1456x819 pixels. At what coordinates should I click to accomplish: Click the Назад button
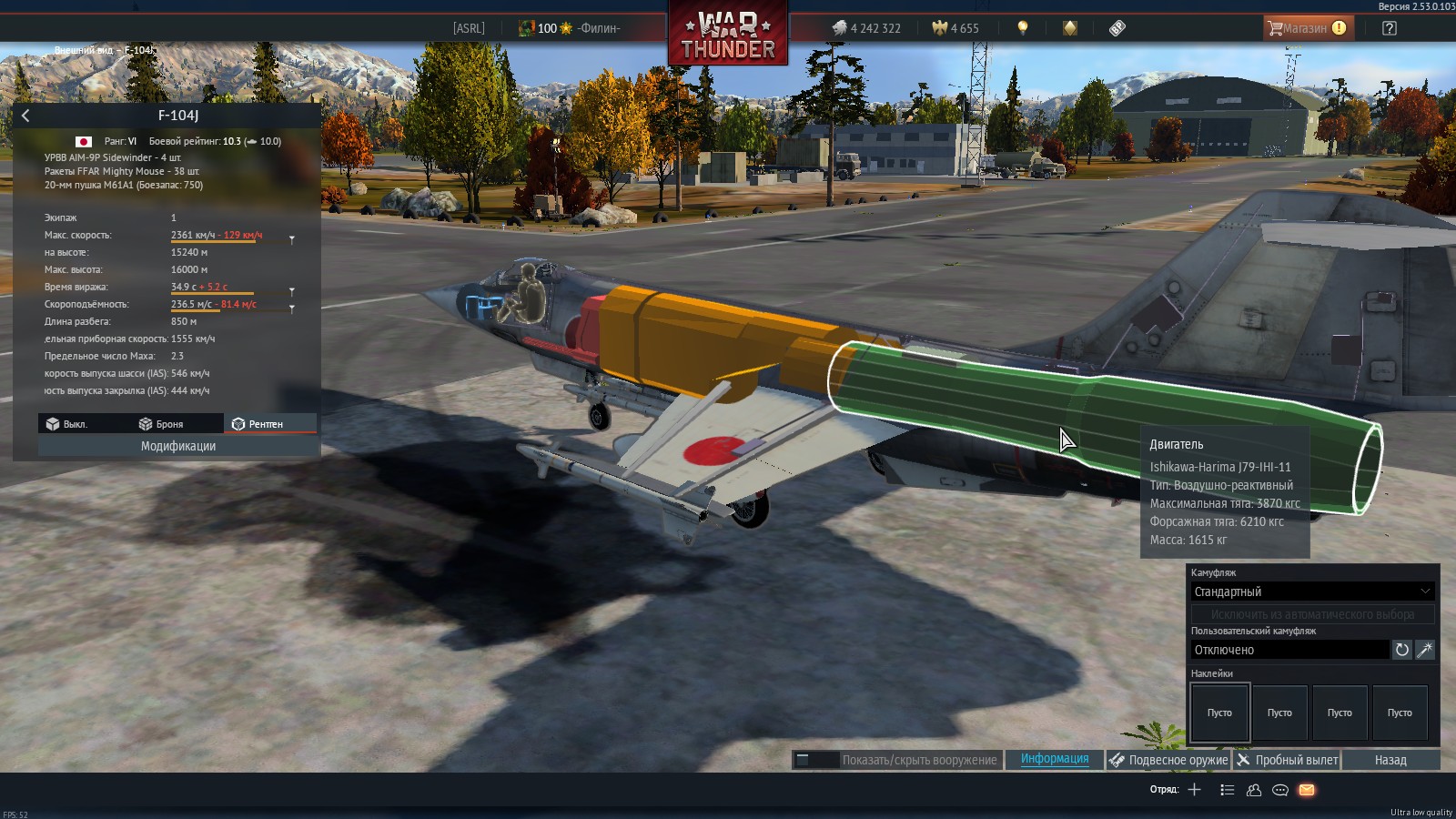[1390, 760]
